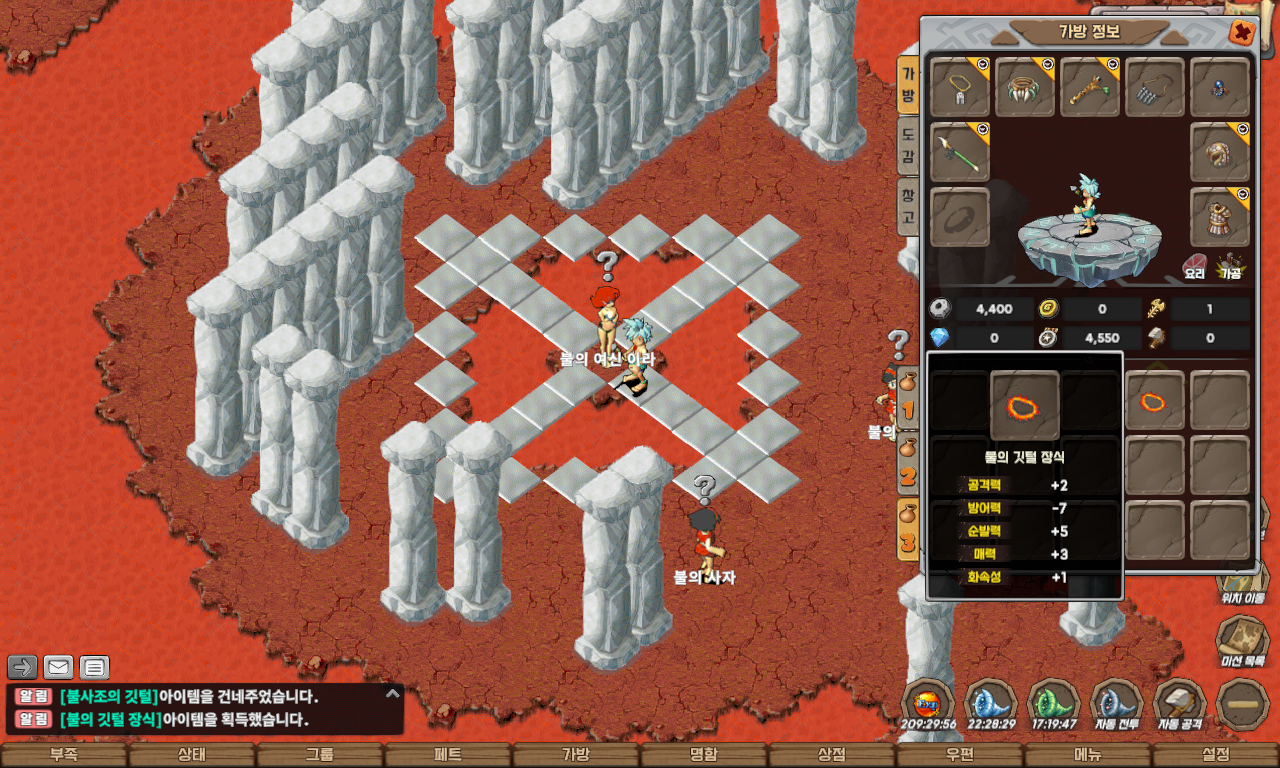Open the 미션 목록 mission list
1280x768 pixels.
click(1244, 640)
